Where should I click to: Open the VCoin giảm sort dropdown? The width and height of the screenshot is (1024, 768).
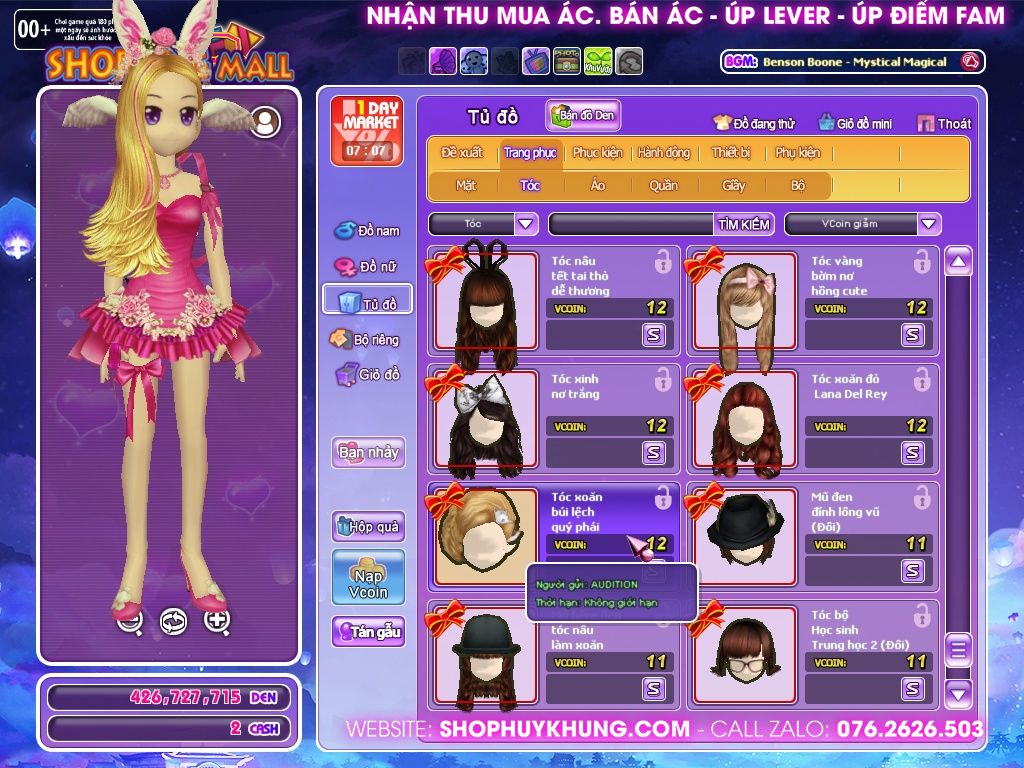click(929, 224)
